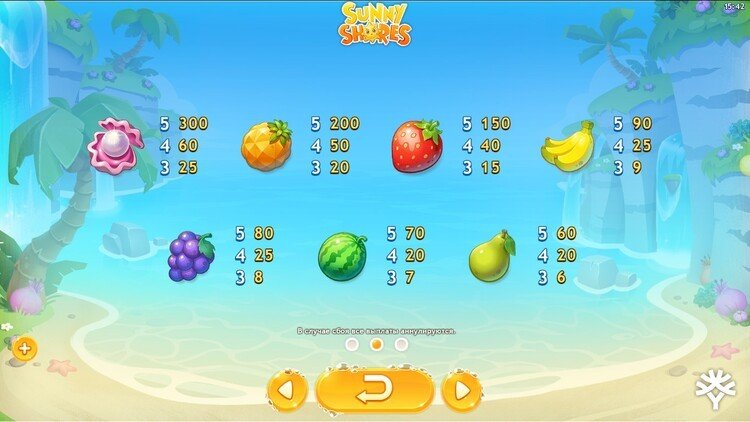Select the first page indicator dot

pyautogui.click(x=352, y=344)
